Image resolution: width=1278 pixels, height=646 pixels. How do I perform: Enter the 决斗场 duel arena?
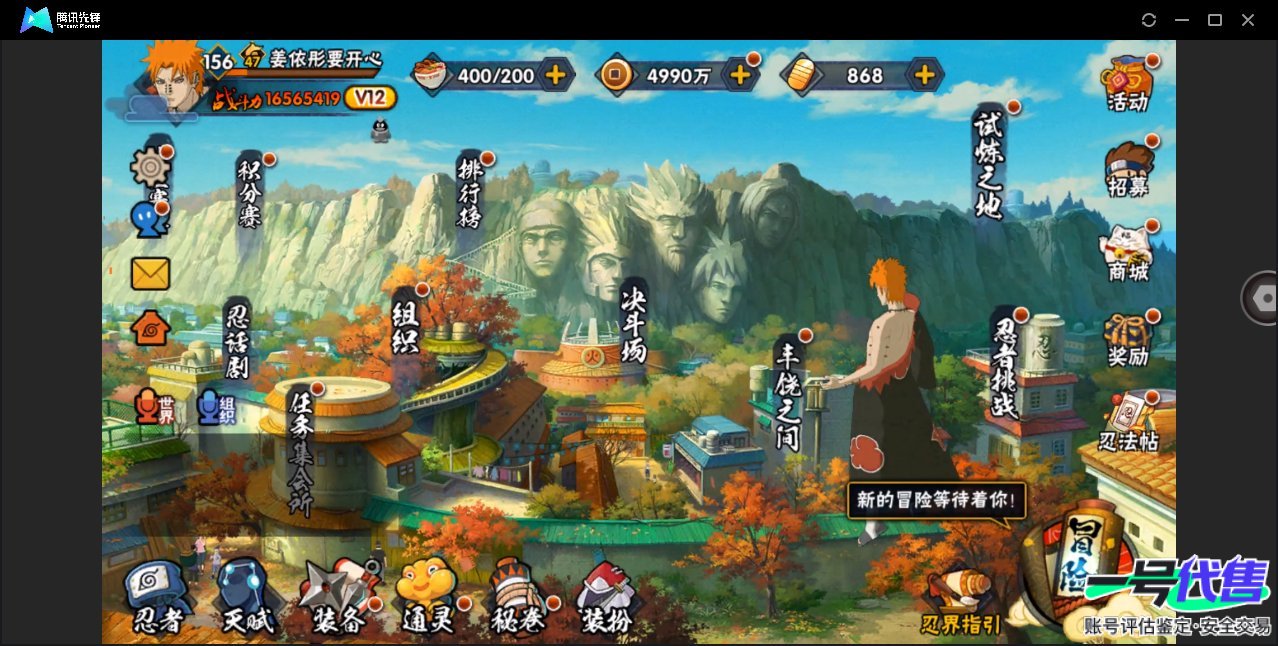click(634, 322)
